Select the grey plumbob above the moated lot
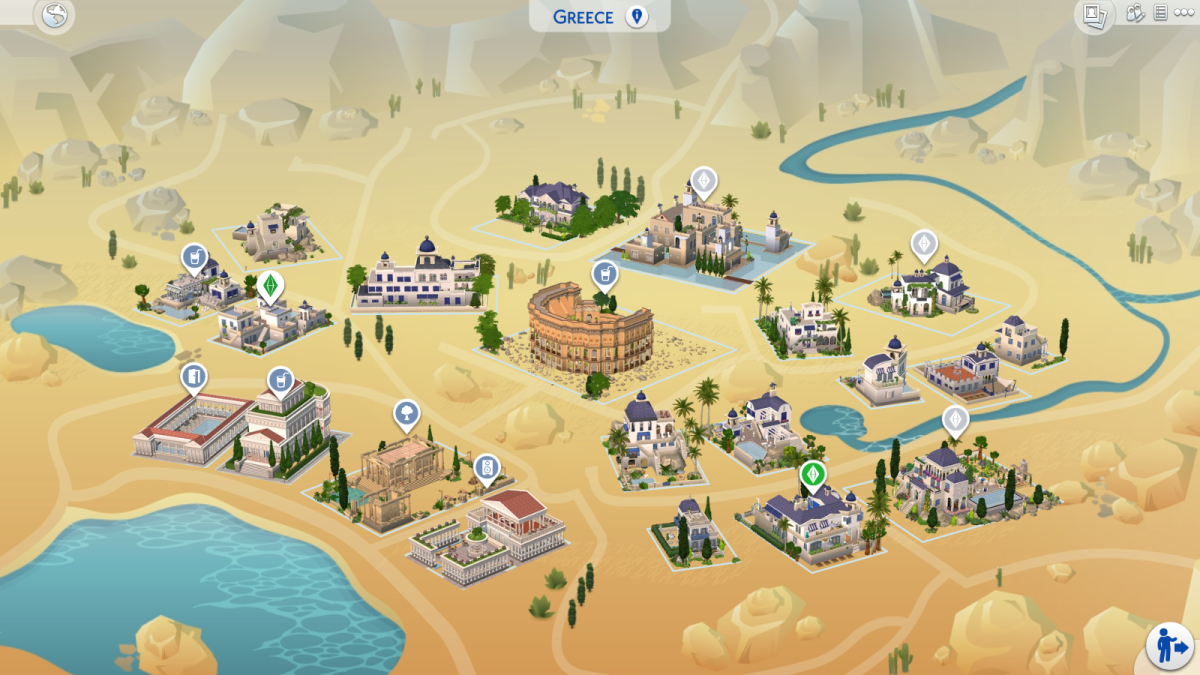Screen dimensions: 1200x675 (704, 181)
